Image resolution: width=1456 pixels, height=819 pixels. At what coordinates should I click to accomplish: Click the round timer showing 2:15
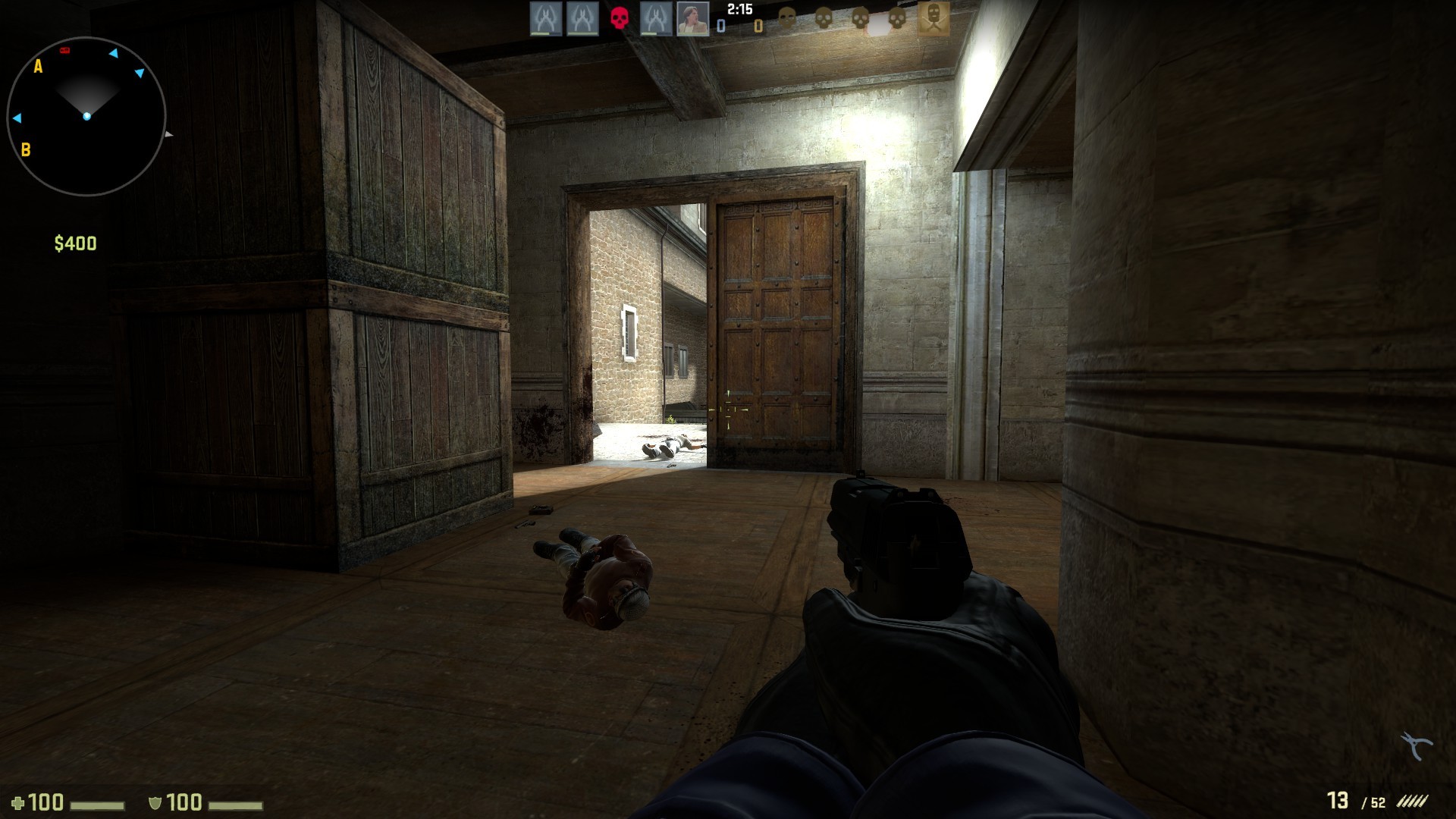[739, 10]
